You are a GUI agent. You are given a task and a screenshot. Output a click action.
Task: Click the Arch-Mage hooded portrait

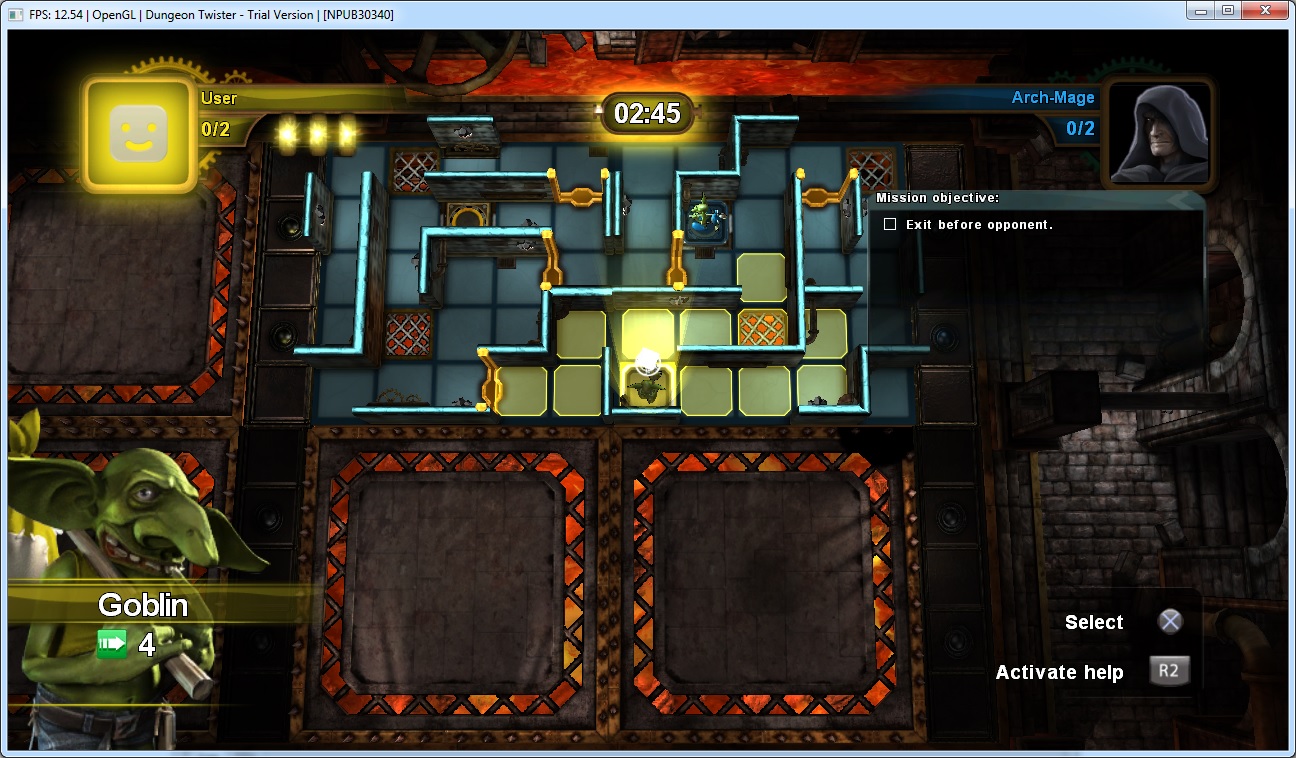1157,134
